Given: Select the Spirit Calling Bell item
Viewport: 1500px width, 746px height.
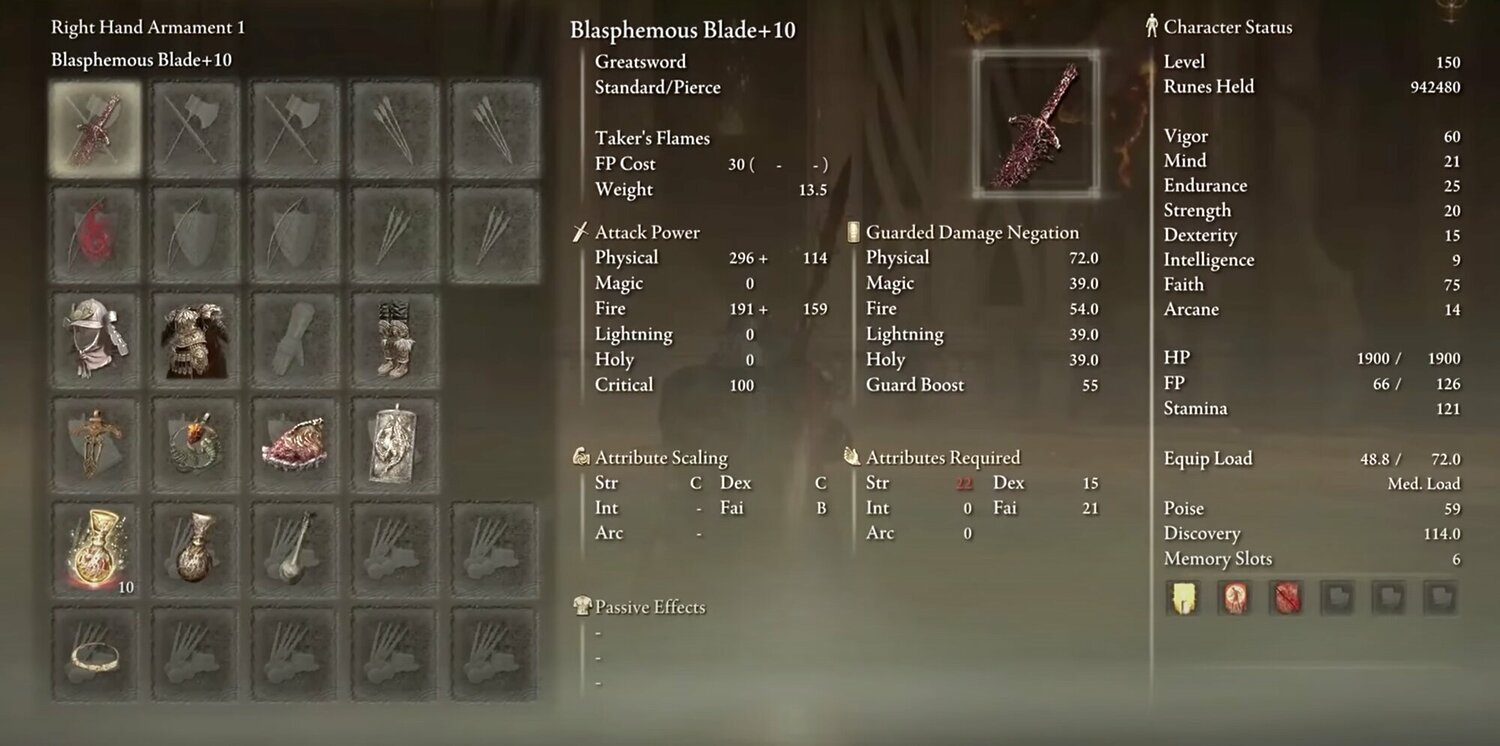Looking at the screenshot, I should coord(294,549).
